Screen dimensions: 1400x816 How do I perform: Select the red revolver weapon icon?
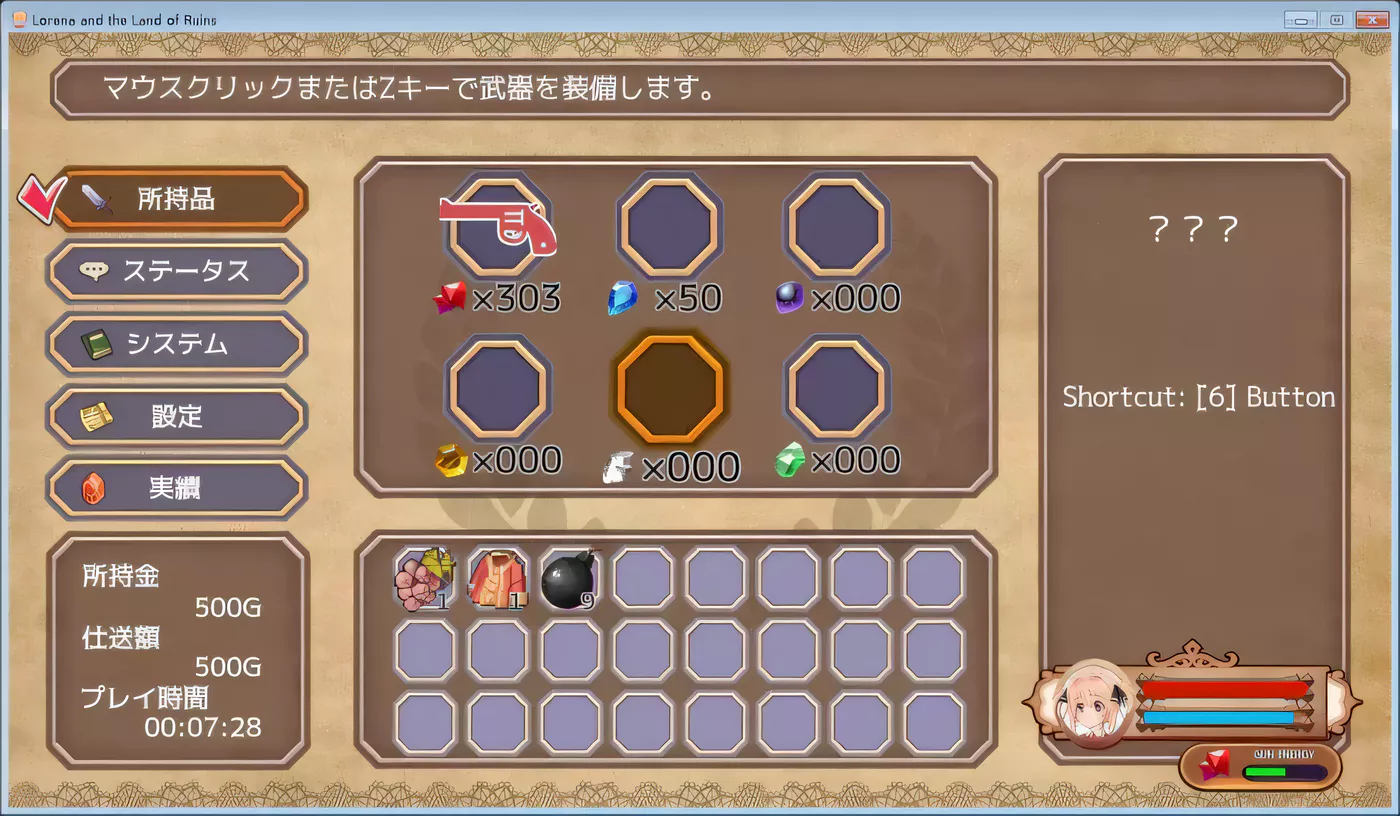(x=497, y=225)
